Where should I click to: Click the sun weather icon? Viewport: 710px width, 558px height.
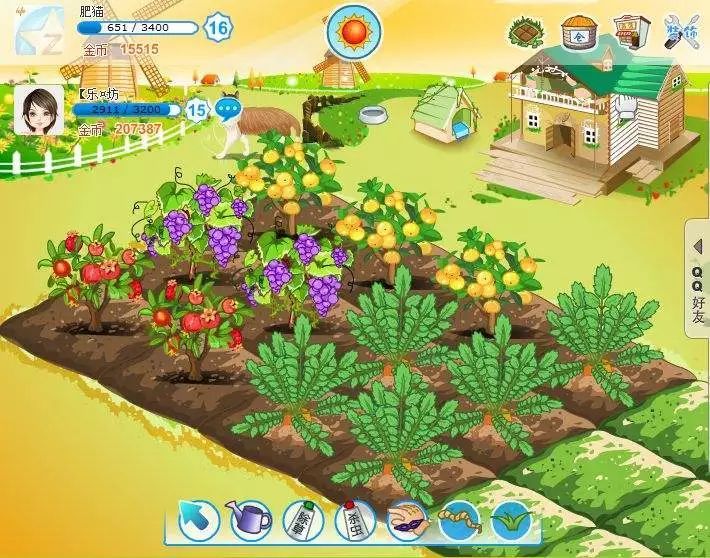[x=353, y=32]
